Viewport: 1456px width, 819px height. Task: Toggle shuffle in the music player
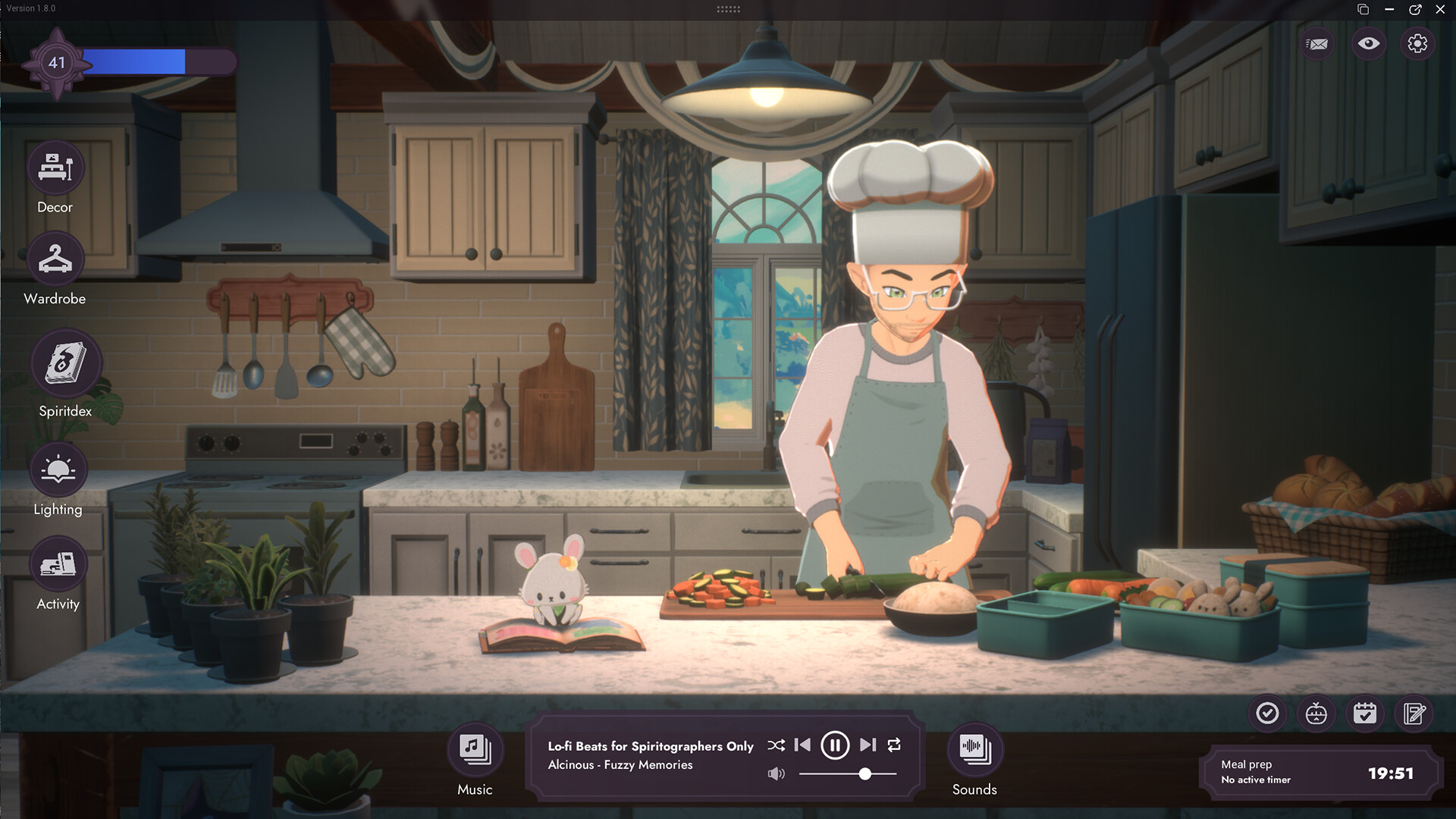776,745
